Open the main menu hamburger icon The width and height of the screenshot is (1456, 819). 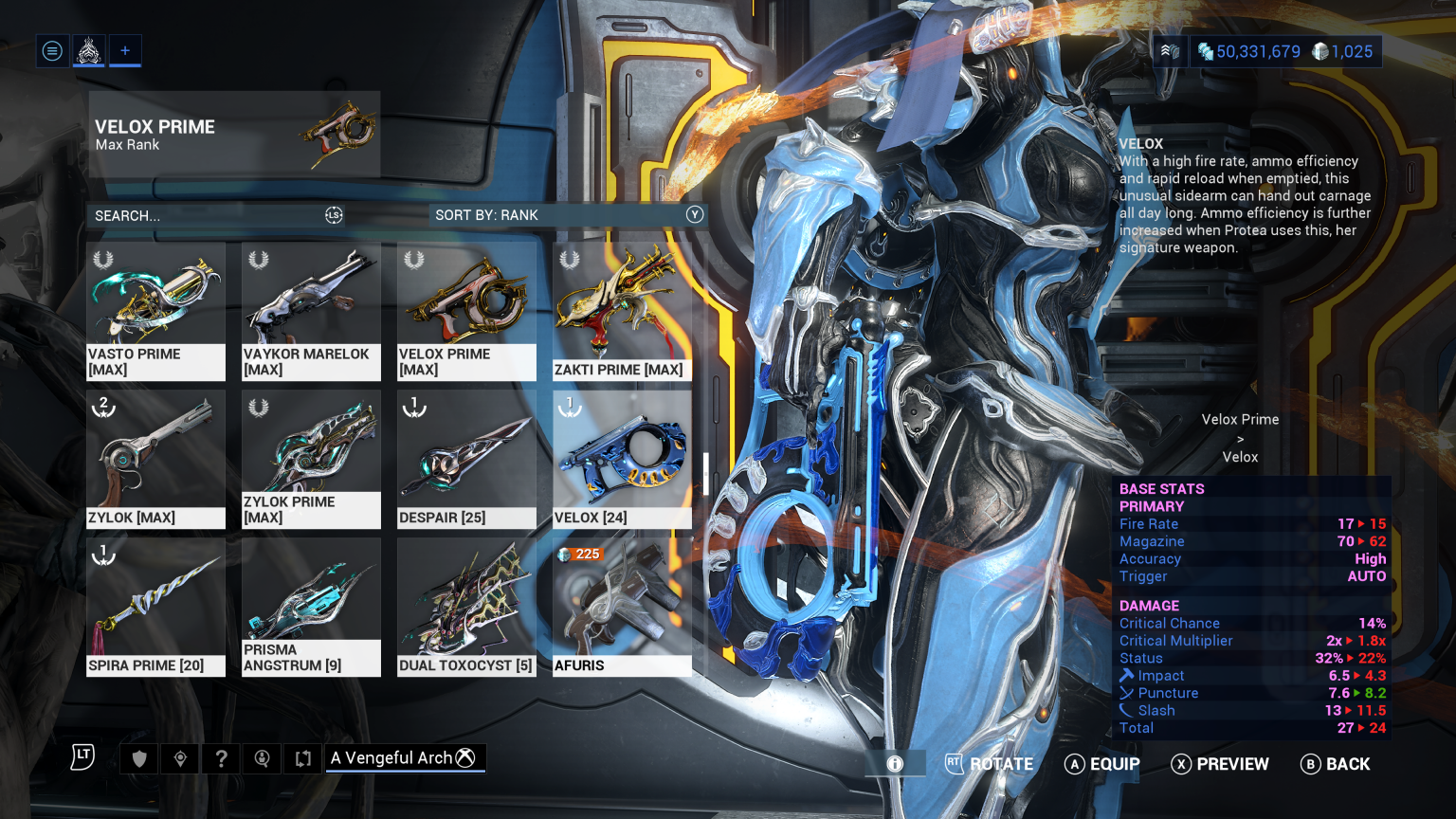[x=52, y=50]
